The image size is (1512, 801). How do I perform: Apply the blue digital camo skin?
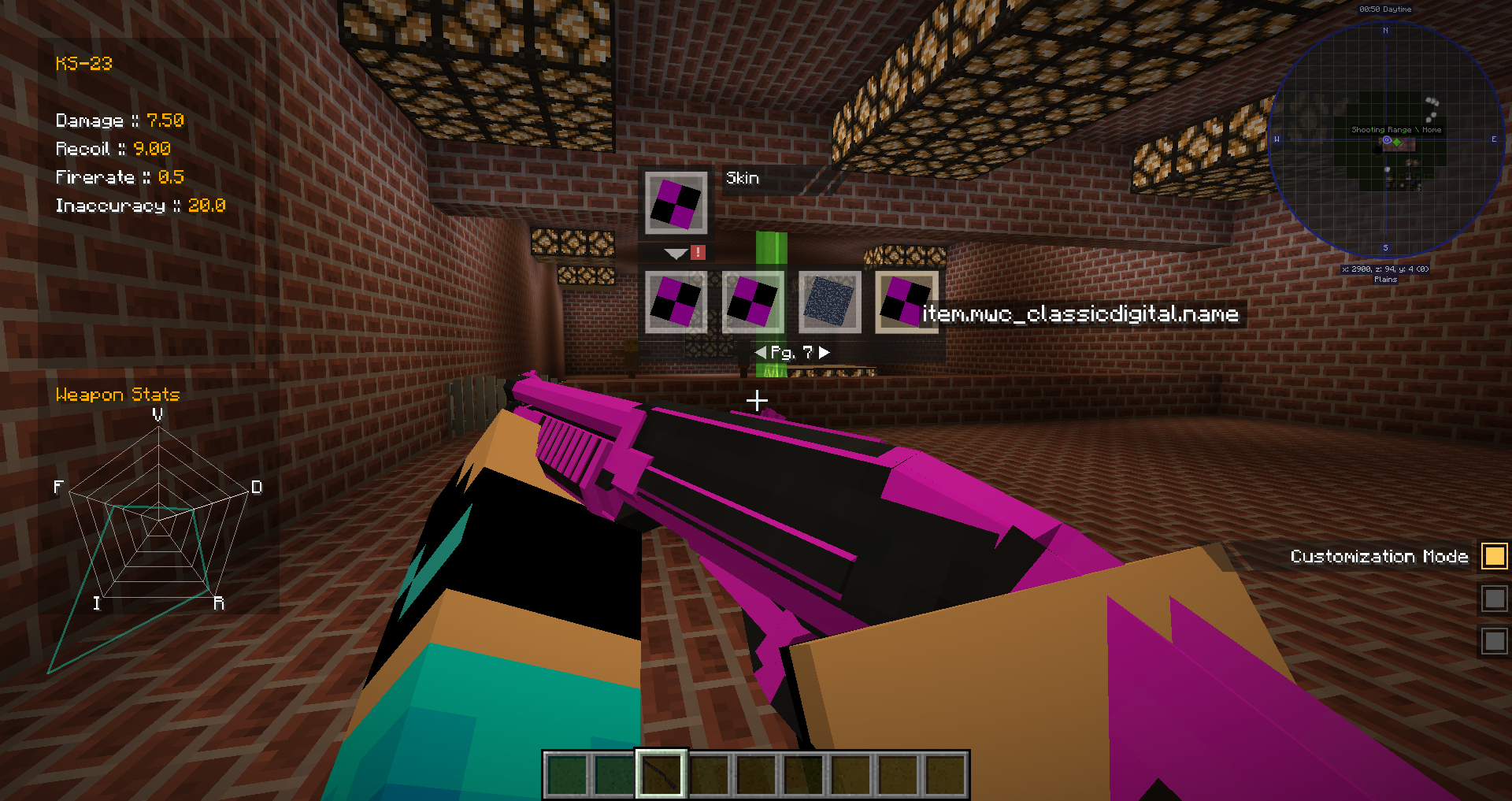828,302
